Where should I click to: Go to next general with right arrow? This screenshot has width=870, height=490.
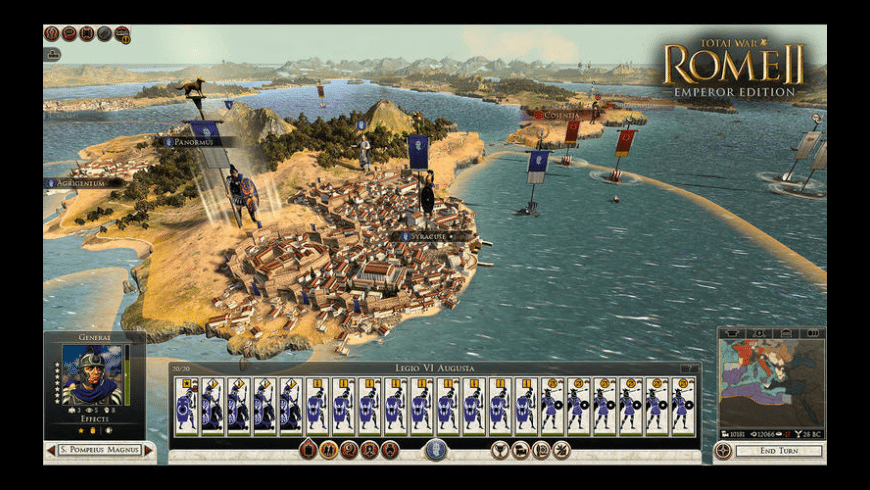click(149, 451)
